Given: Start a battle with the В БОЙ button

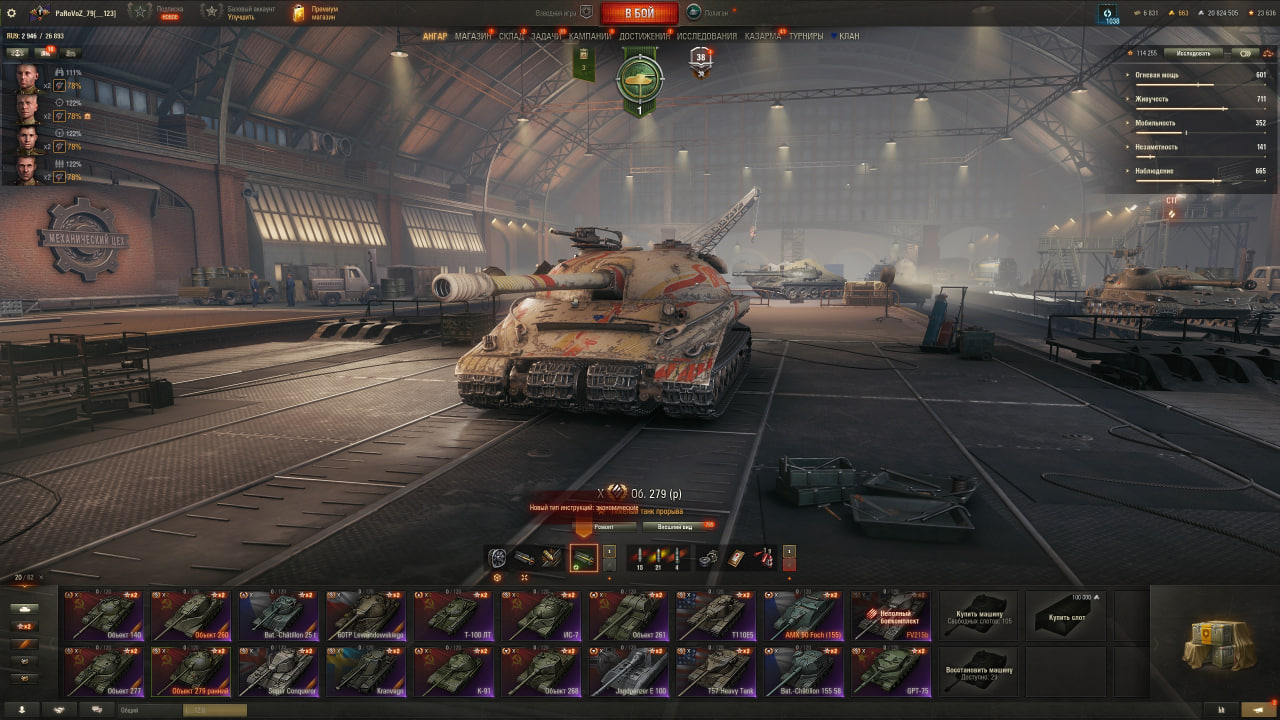Looking at the screenshot, I should 639,13.
